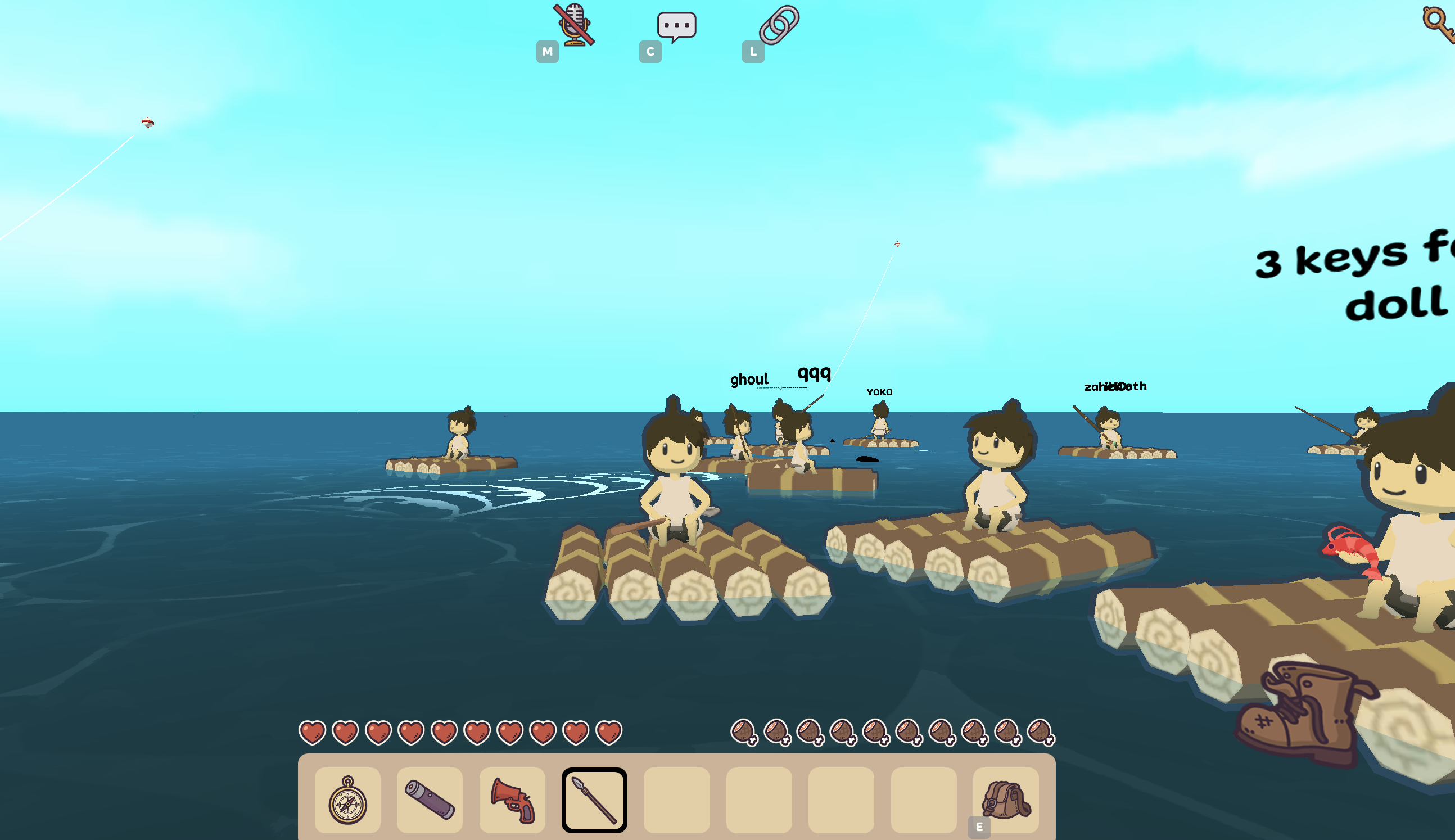The width and height of the screenshot is (1455, 840).
Task: Equip the flare gun from the hotbar
Action: click(x=512, y=801)
